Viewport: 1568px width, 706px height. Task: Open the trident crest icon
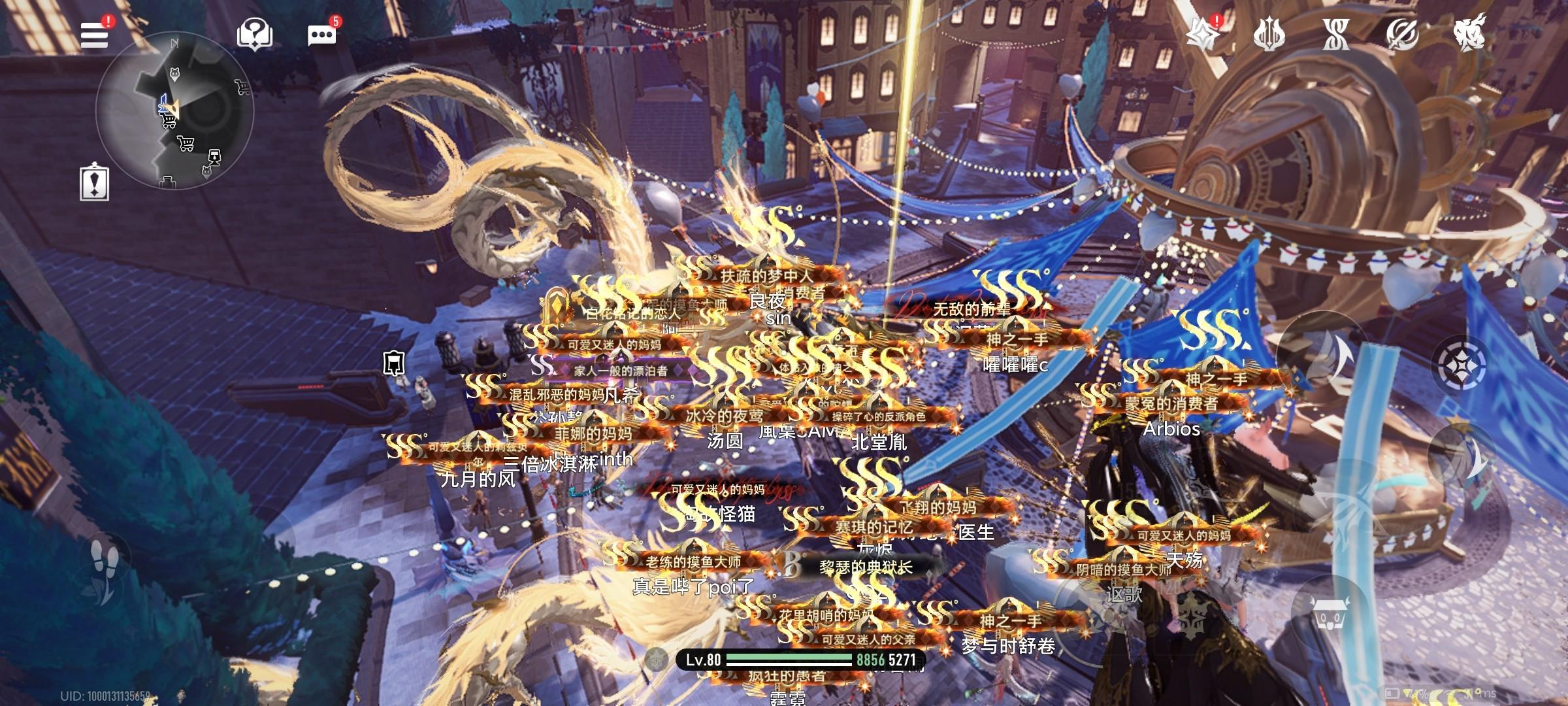tap(1269, 34)
